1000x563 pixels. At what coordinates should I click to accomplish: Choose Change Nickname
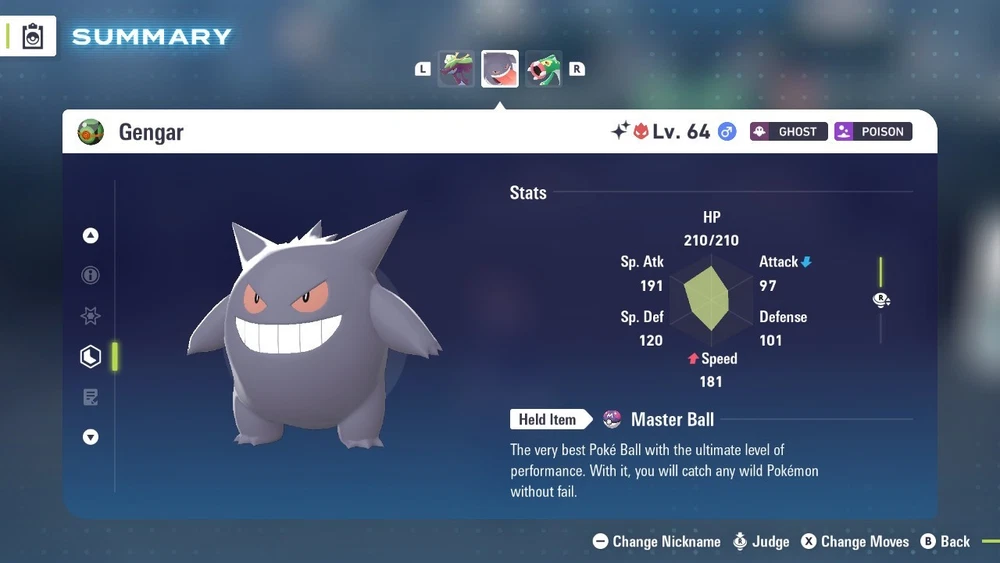[x=657, y=541]
